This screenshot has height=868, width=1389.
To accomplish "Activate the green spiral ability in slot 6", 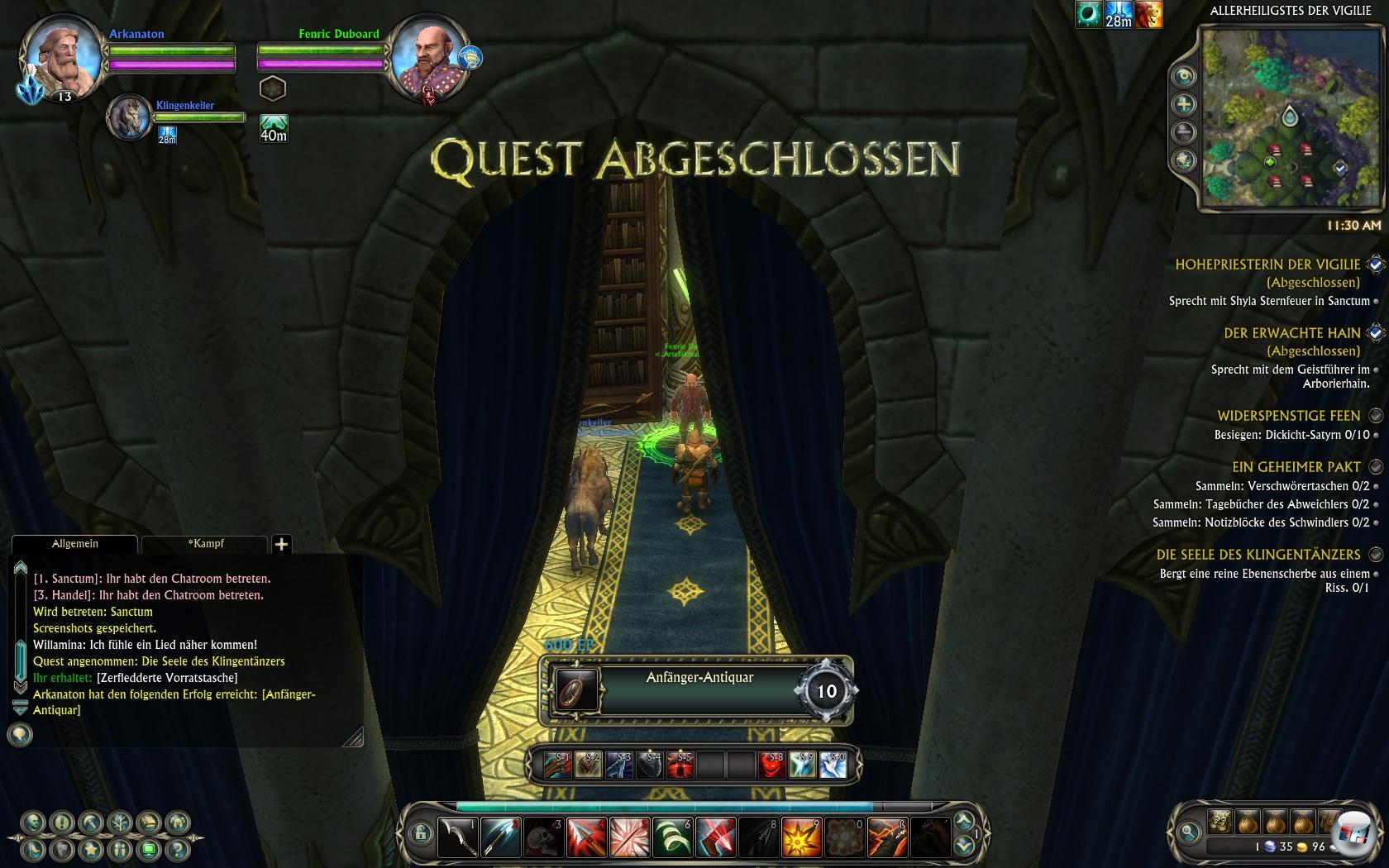I will [x=672, y=837].
